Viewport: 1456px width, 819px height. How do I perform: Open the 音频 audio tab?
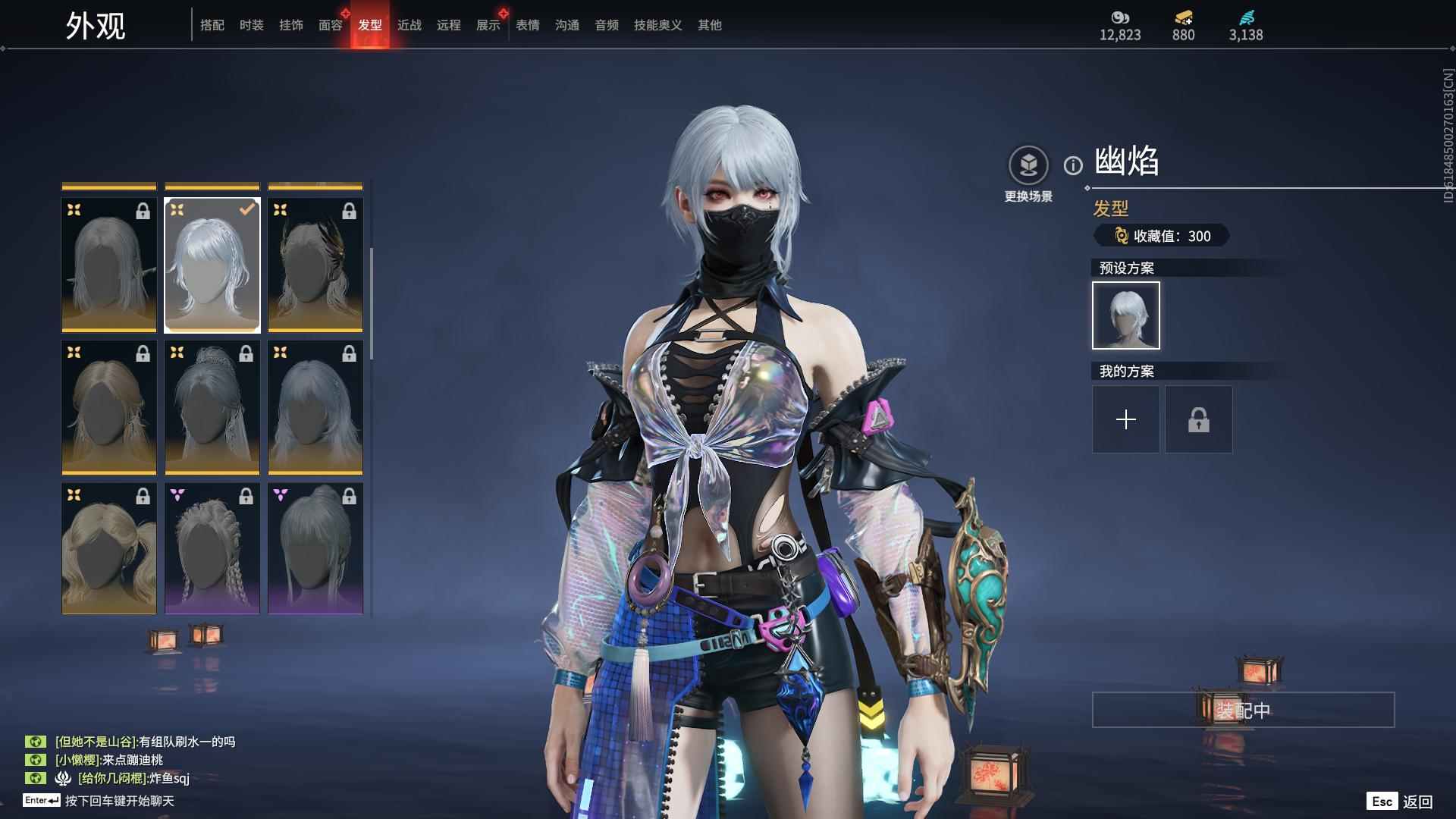606,25
